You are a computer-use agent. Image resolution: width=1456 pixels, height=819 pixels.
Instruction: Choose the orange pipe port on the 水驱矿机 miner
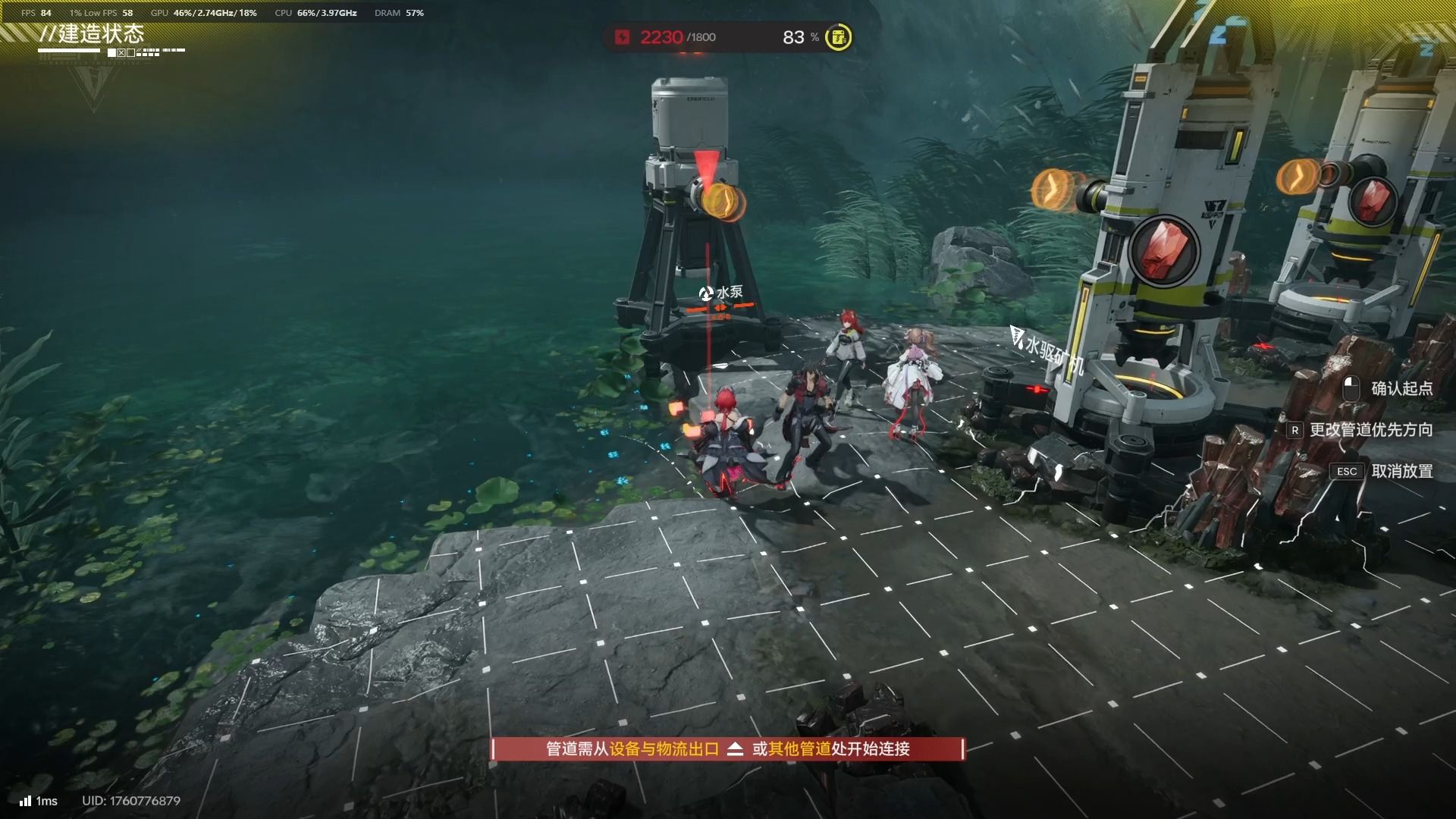click(x=1053, y=188)
